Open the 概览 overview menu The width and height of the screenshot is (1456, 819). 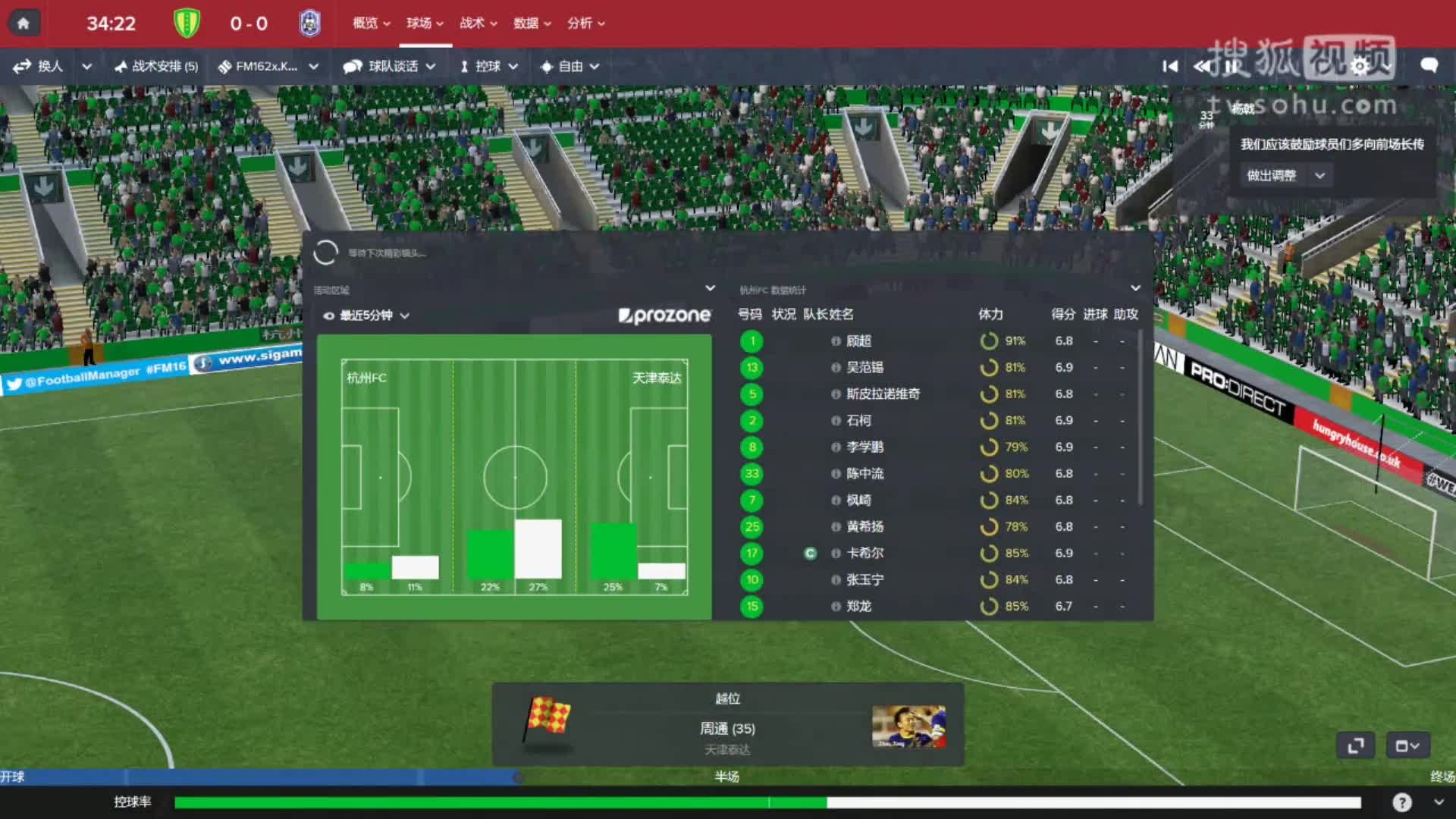tap(371, 24)
